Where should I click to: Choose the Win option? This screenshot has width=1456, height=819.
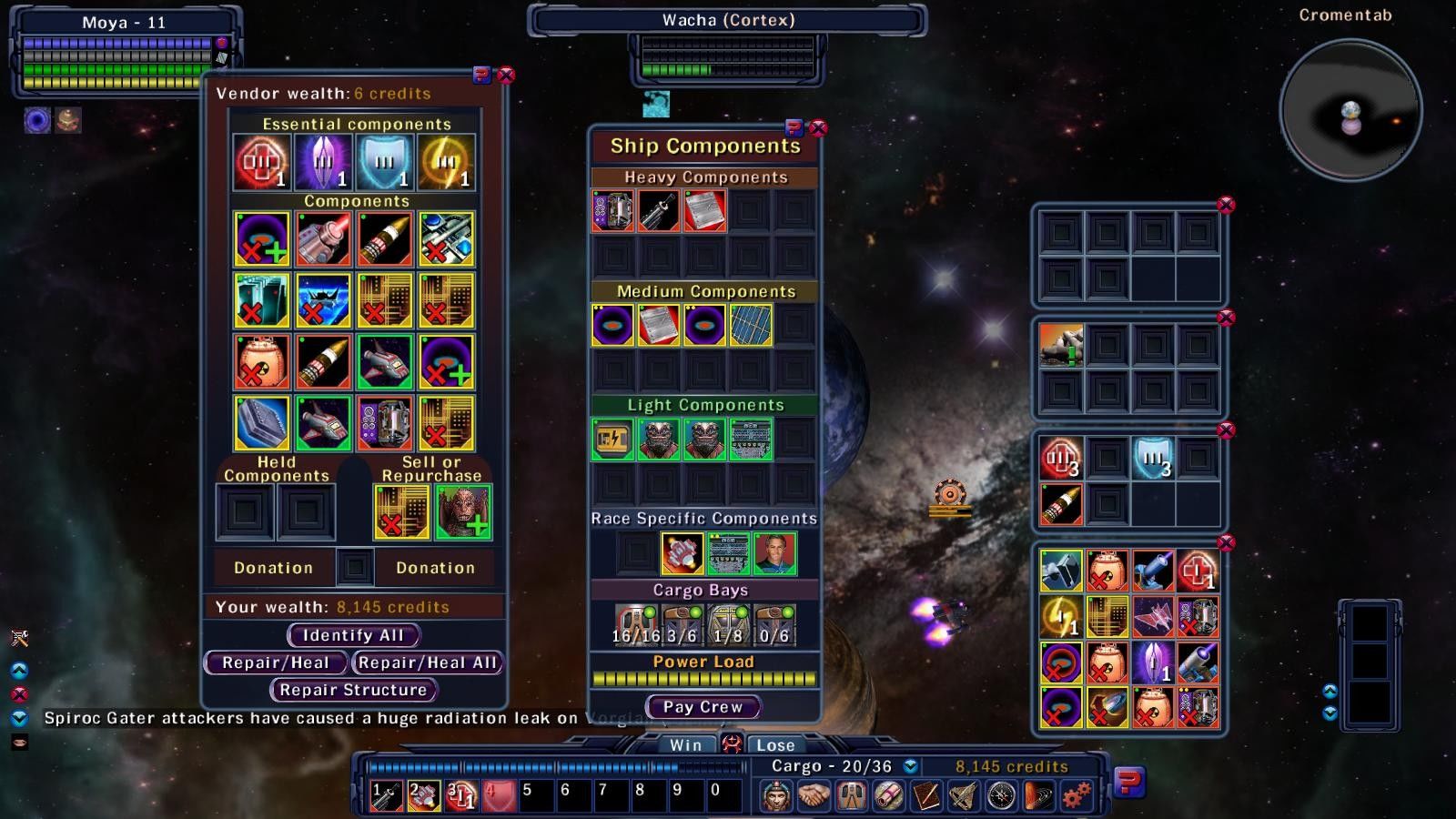click(x=685, y=744)
